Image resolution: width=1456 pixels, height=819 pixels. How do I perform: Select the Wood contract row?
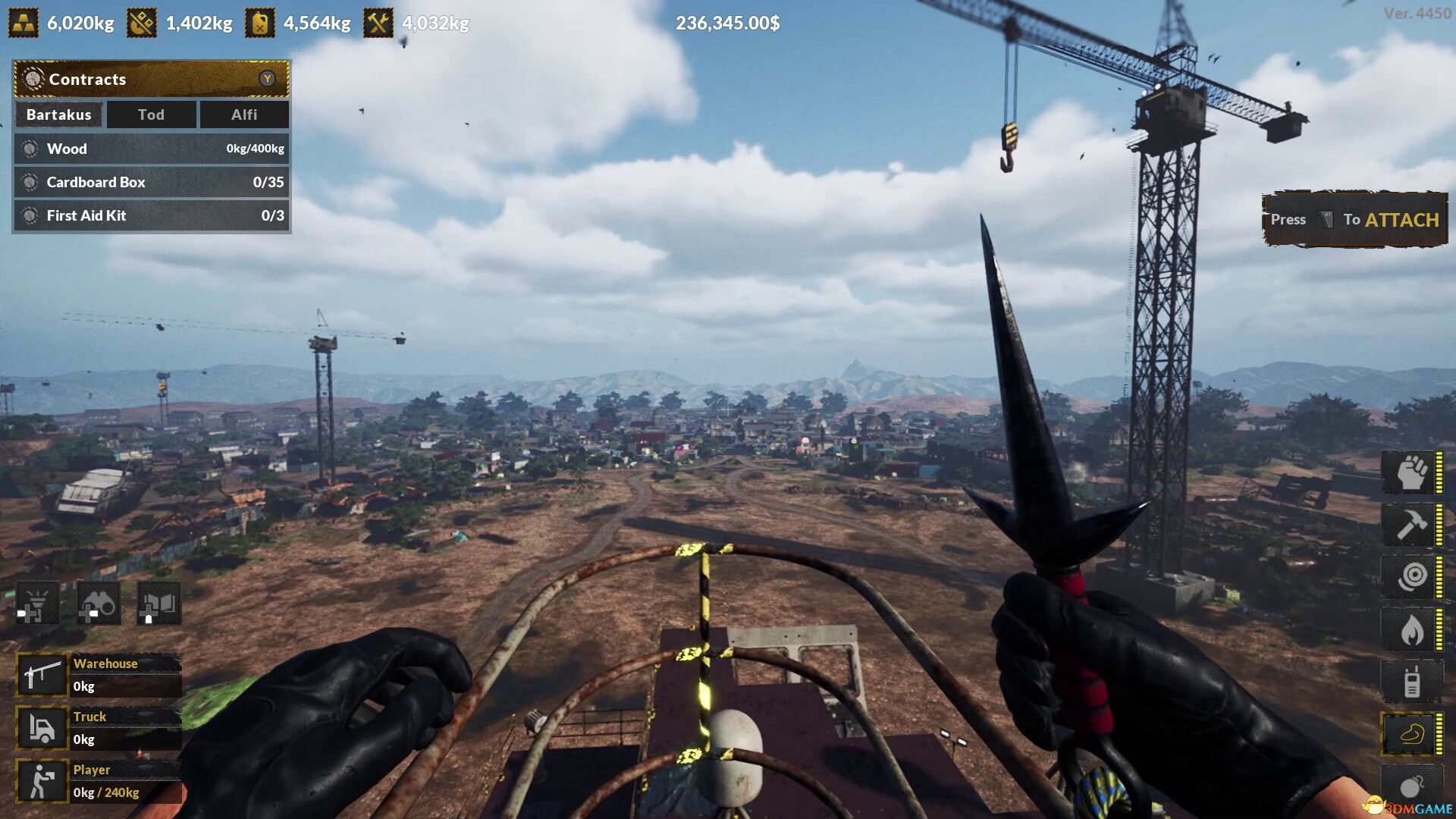point(151,149)
